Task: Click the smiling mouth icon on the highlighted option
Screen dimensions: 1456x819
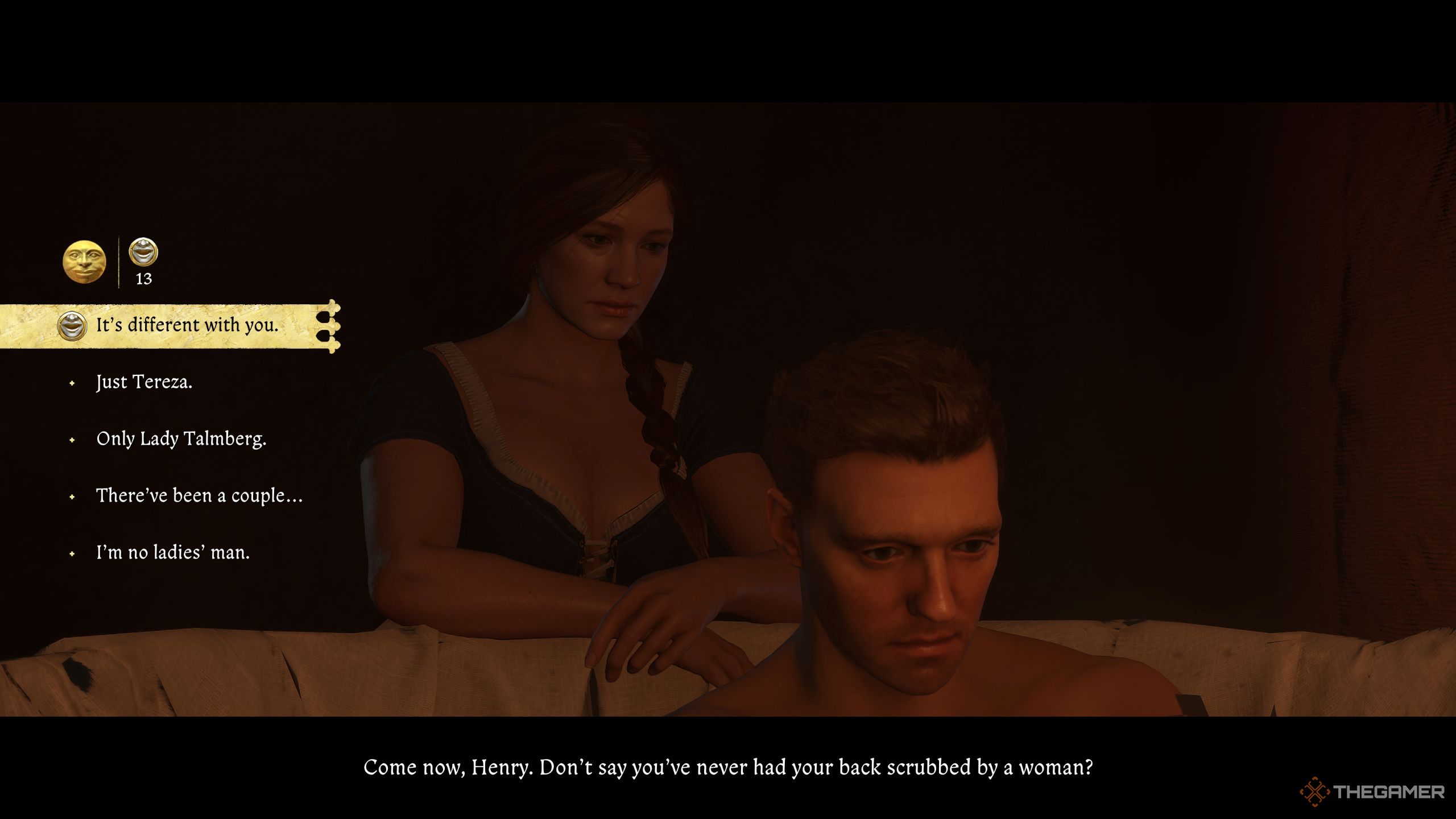Action: pos(72,326)
